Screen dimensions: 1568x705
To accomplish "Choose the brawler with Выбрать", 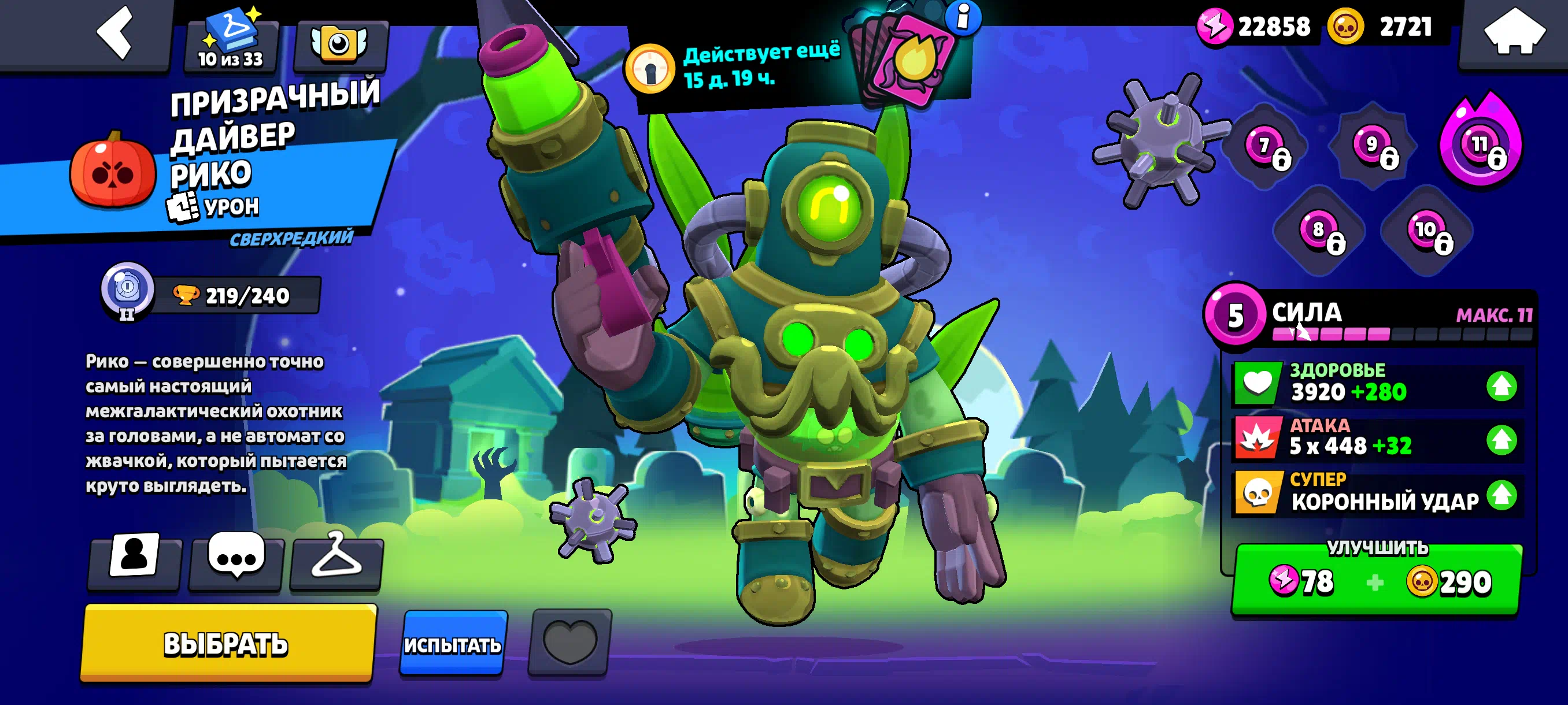I will [228, 643].
